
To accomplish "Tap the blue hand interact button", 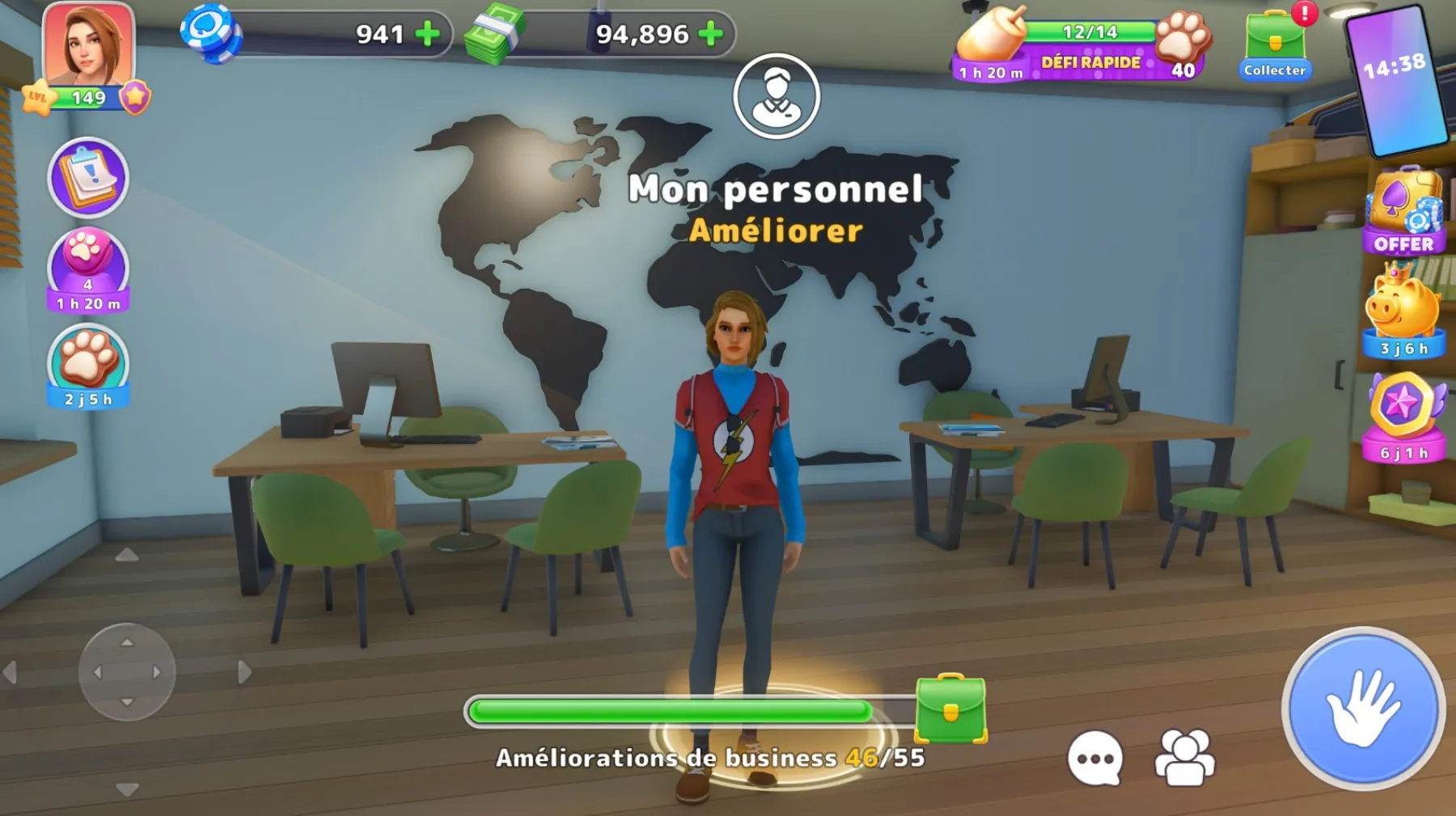I will [x=1363, y=708].
